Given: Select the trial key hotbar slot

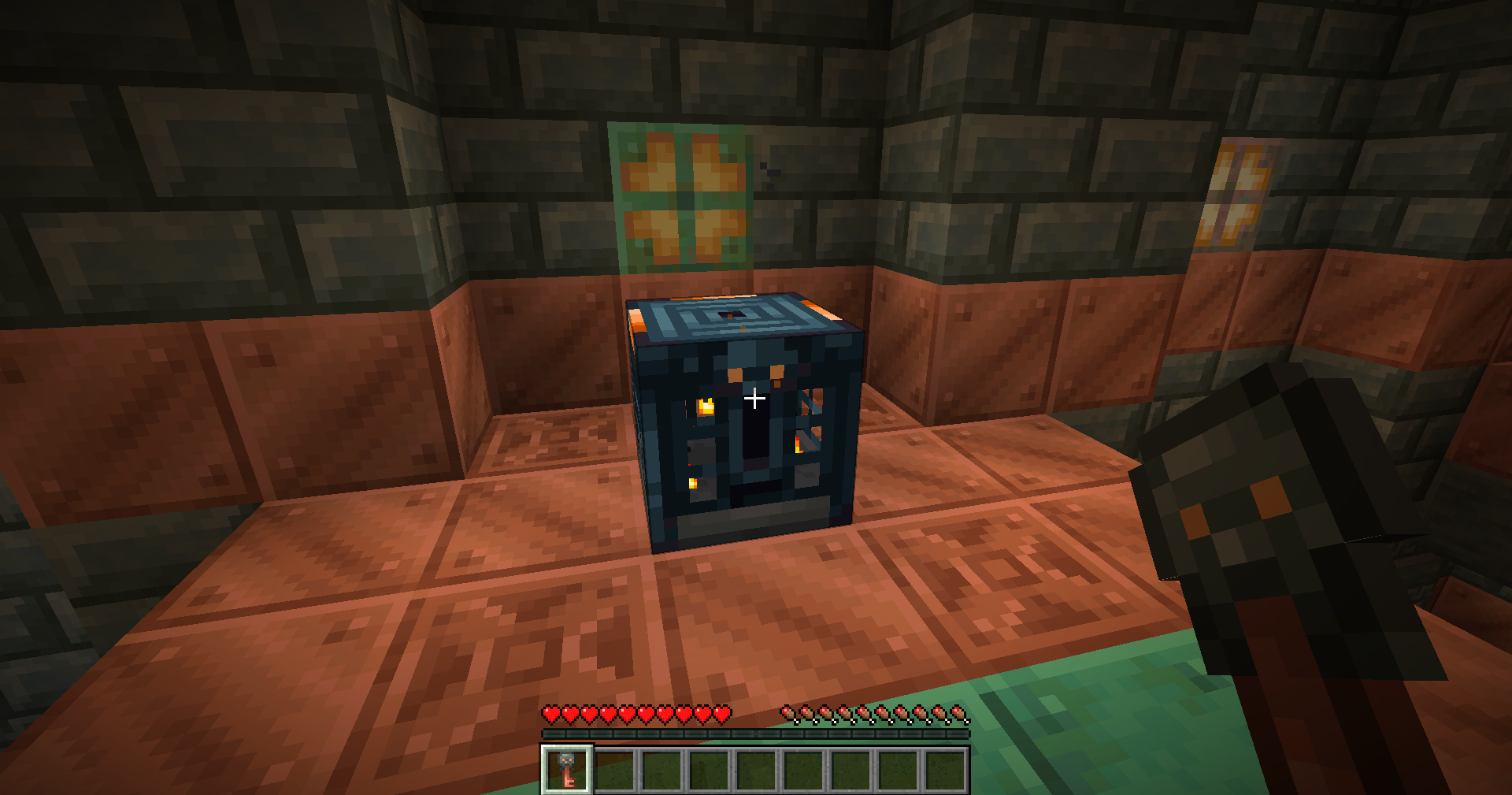Looking at the screenshot, I should [x=566, y=770].
